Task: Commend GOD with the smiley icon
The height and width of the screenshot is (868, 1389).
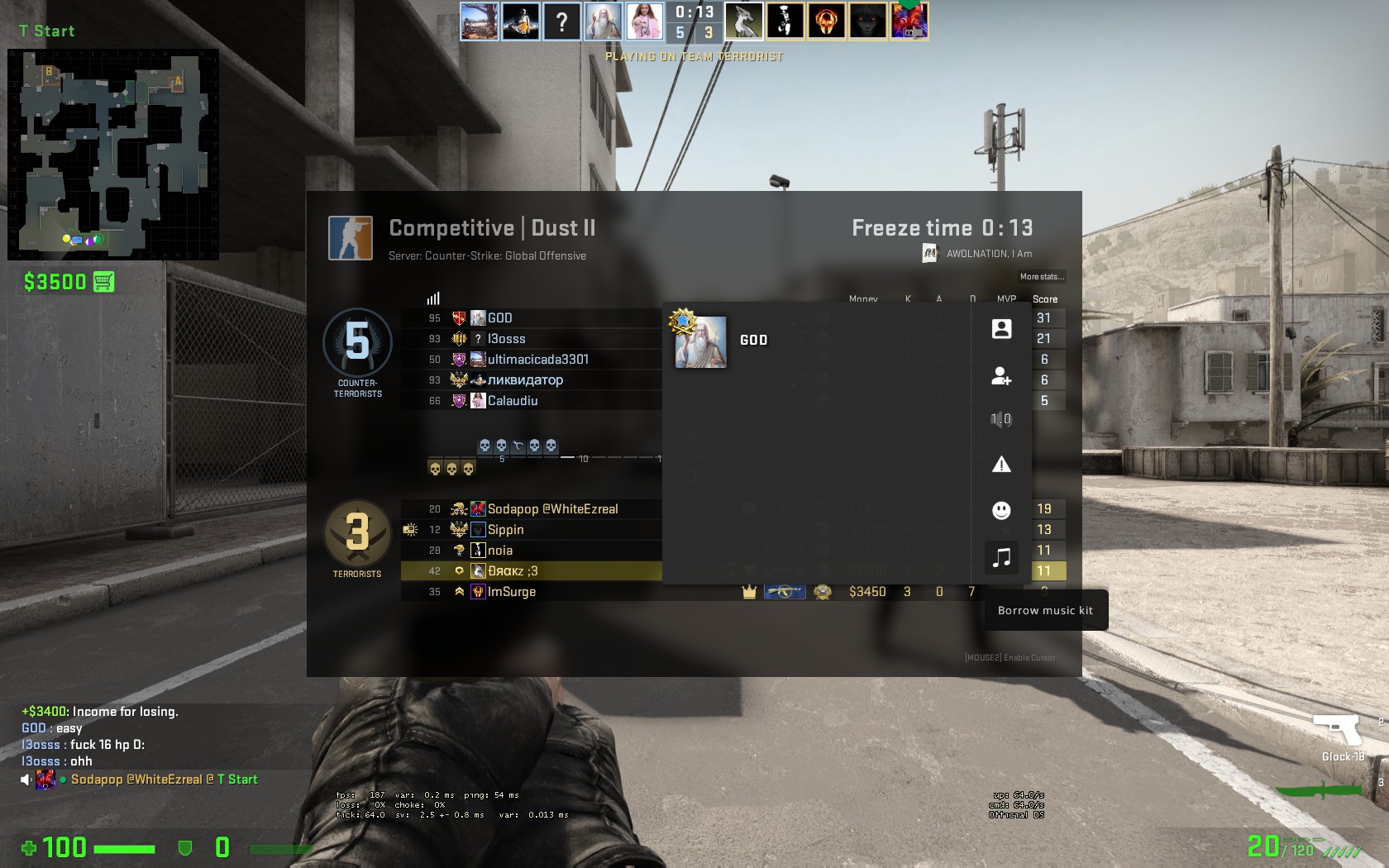Action: (1002, 510)
